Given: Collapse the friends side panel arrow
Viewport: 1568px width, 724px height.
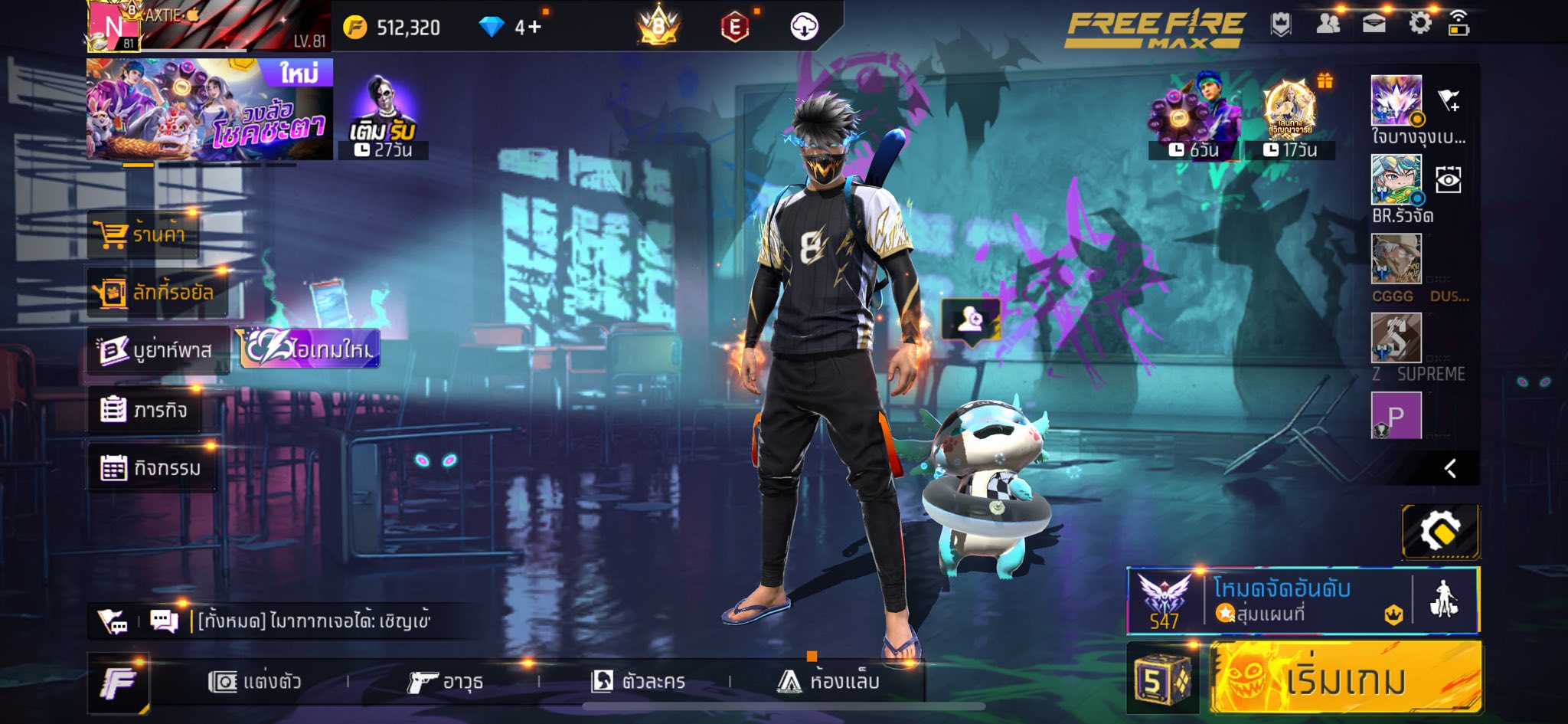Looking at the screenshot, I should click(x=1450, y=468).
